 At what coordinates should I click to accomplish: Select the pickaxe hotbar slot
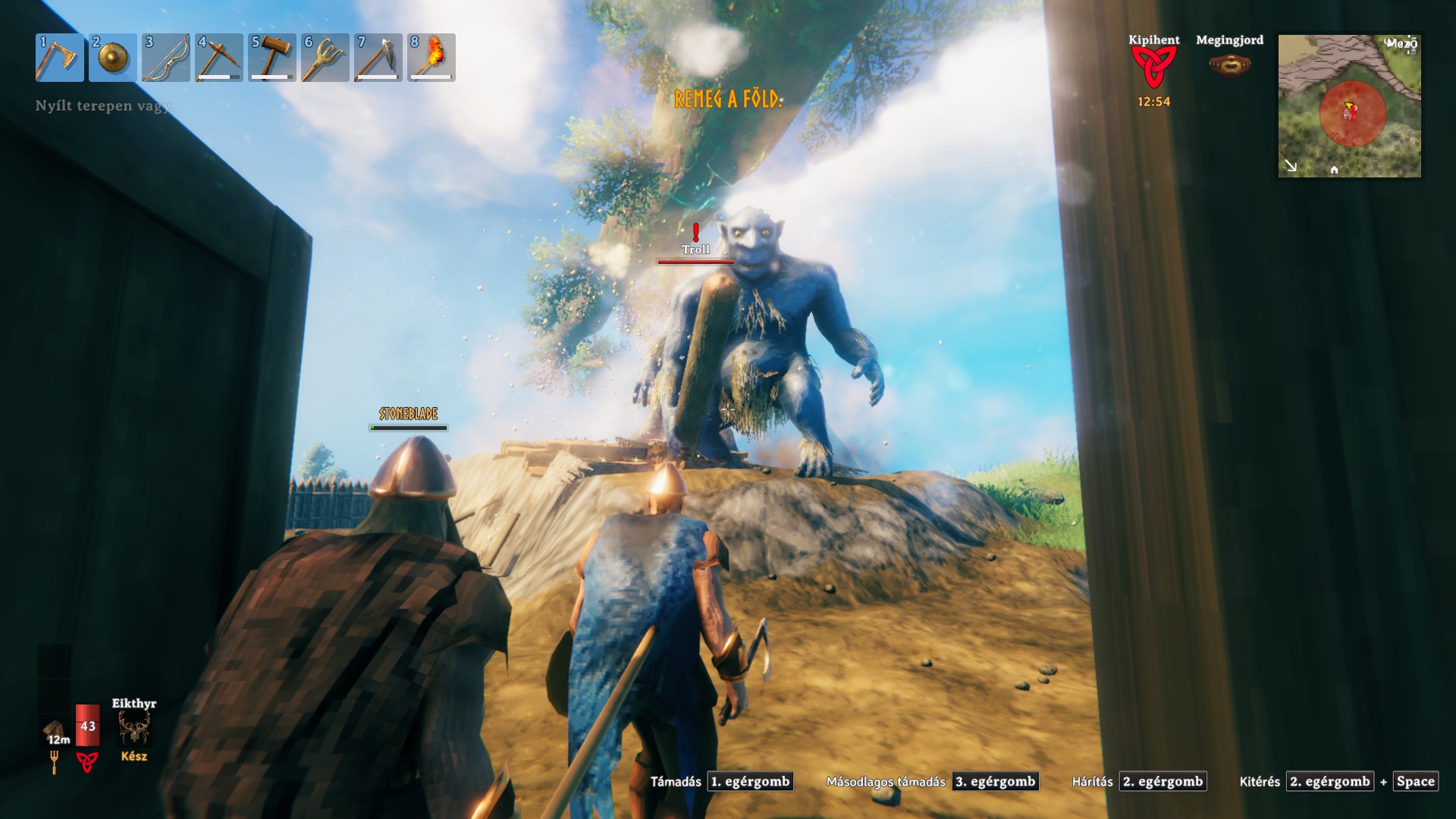[218, 58]
